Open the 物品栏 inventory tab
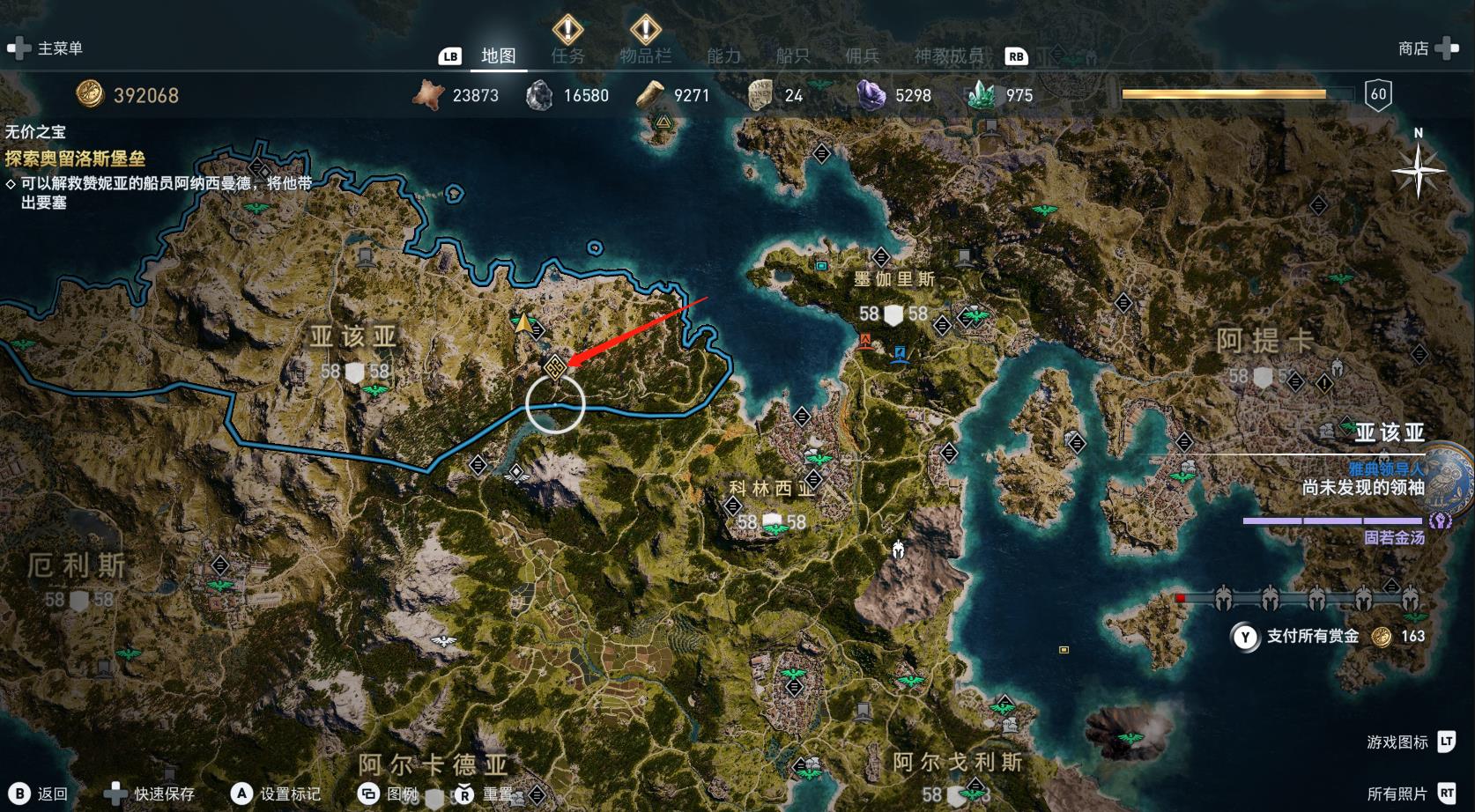This screenshot has width=1475, height=812. [645, 55]
